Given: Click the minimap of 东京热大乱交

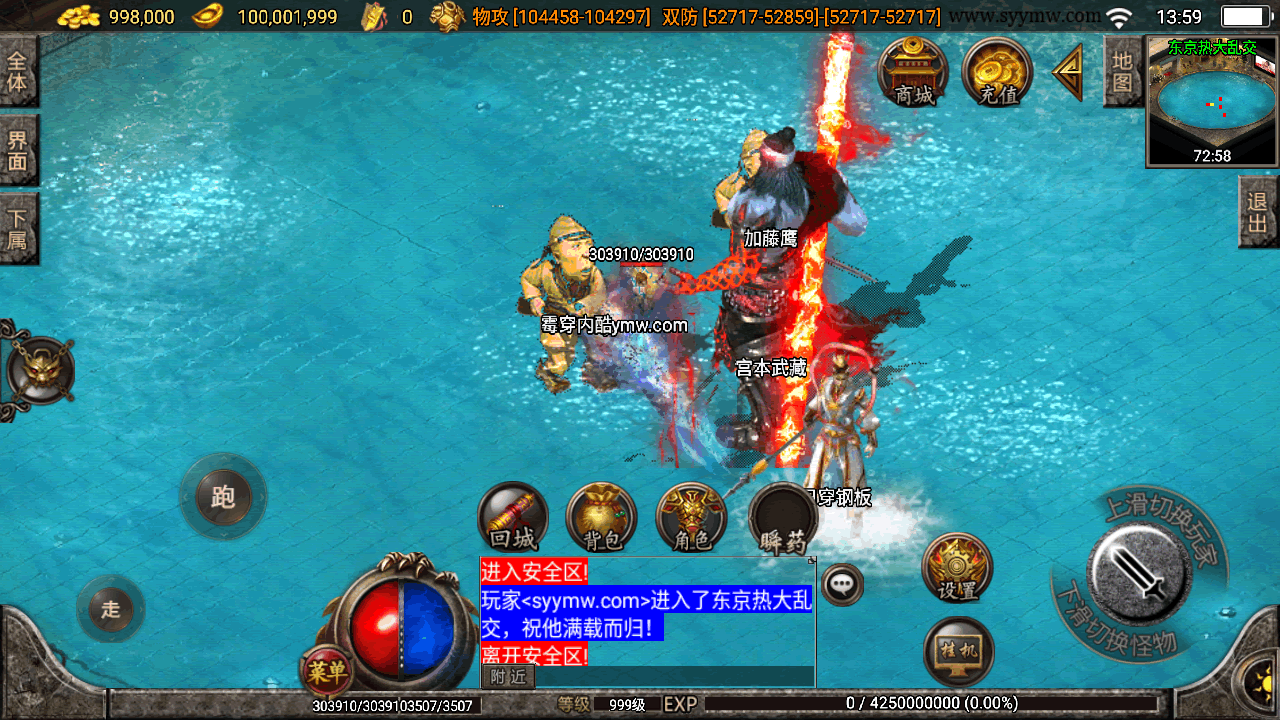Looking at the screenshot, I should pos(1213,102).
